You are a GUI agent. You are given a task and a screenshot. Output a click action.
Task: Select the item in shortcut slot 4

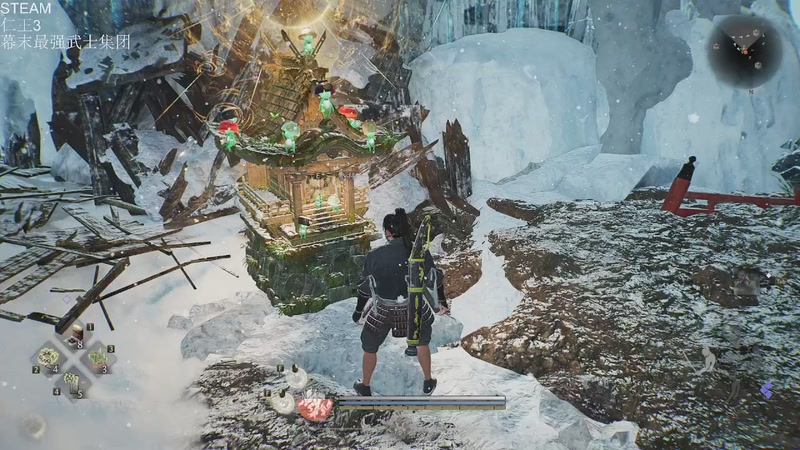coord(72,380)
